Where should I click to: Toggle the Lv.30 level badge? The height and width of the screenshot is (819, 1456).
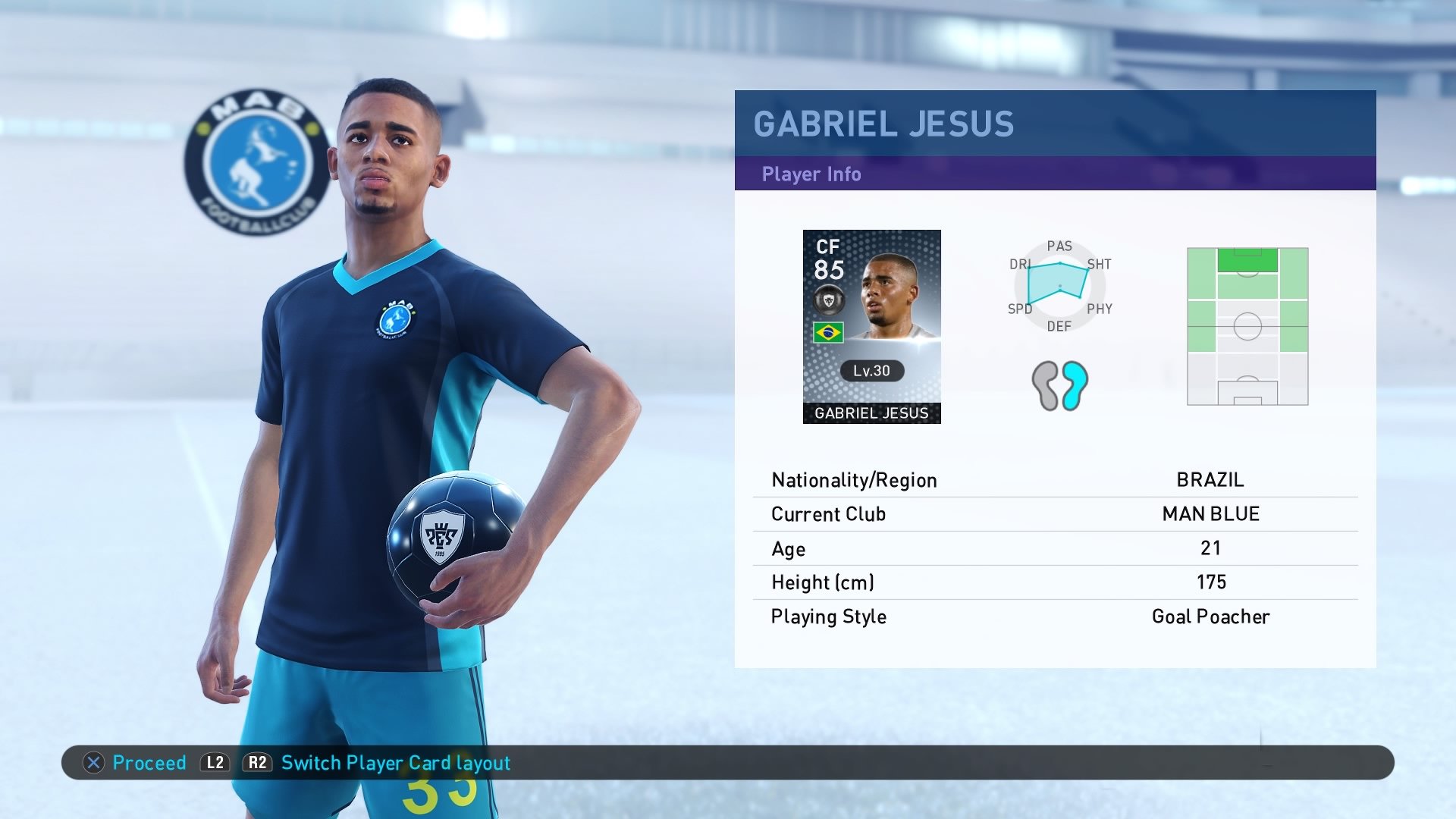(x=871, y=371)
